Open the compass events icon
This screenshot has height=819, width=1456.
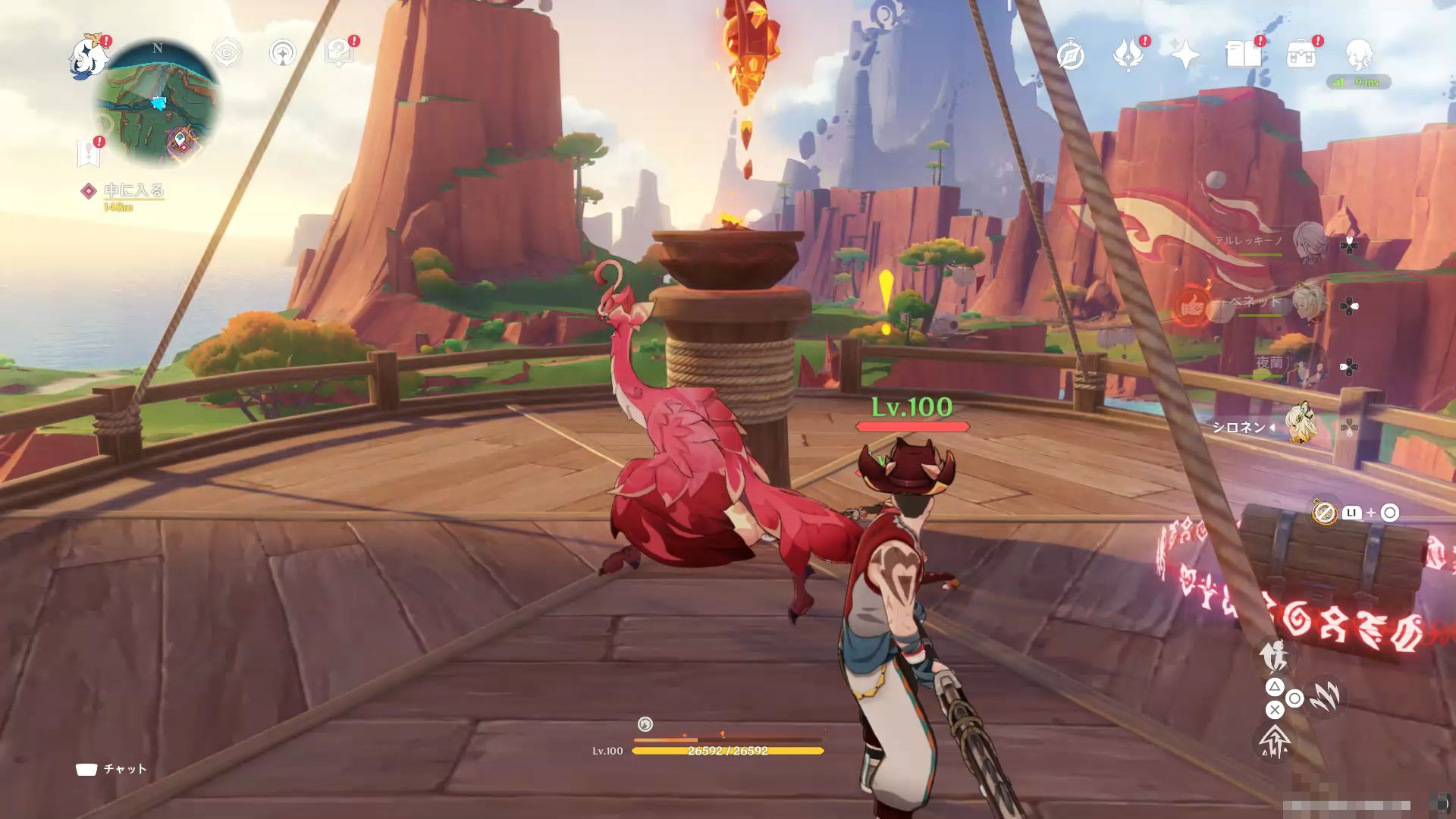coord(1070,55)
